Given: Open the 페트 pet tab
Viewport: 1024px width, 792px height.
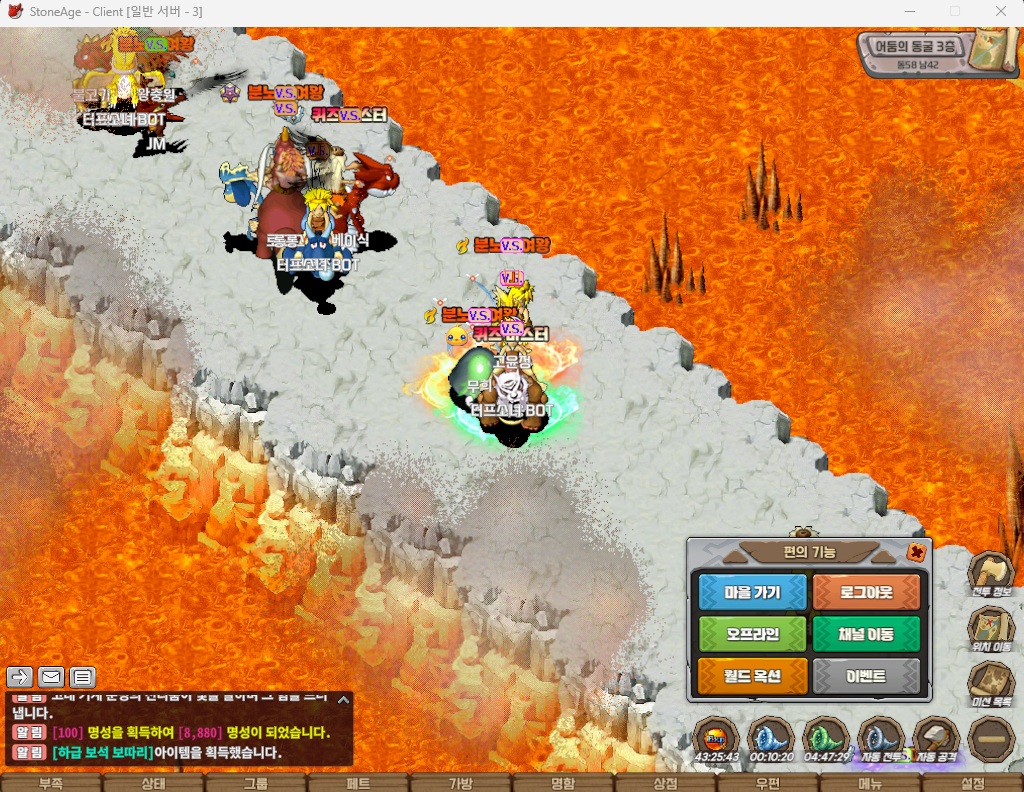Looking at the screenshot, I should click(358, 783).
